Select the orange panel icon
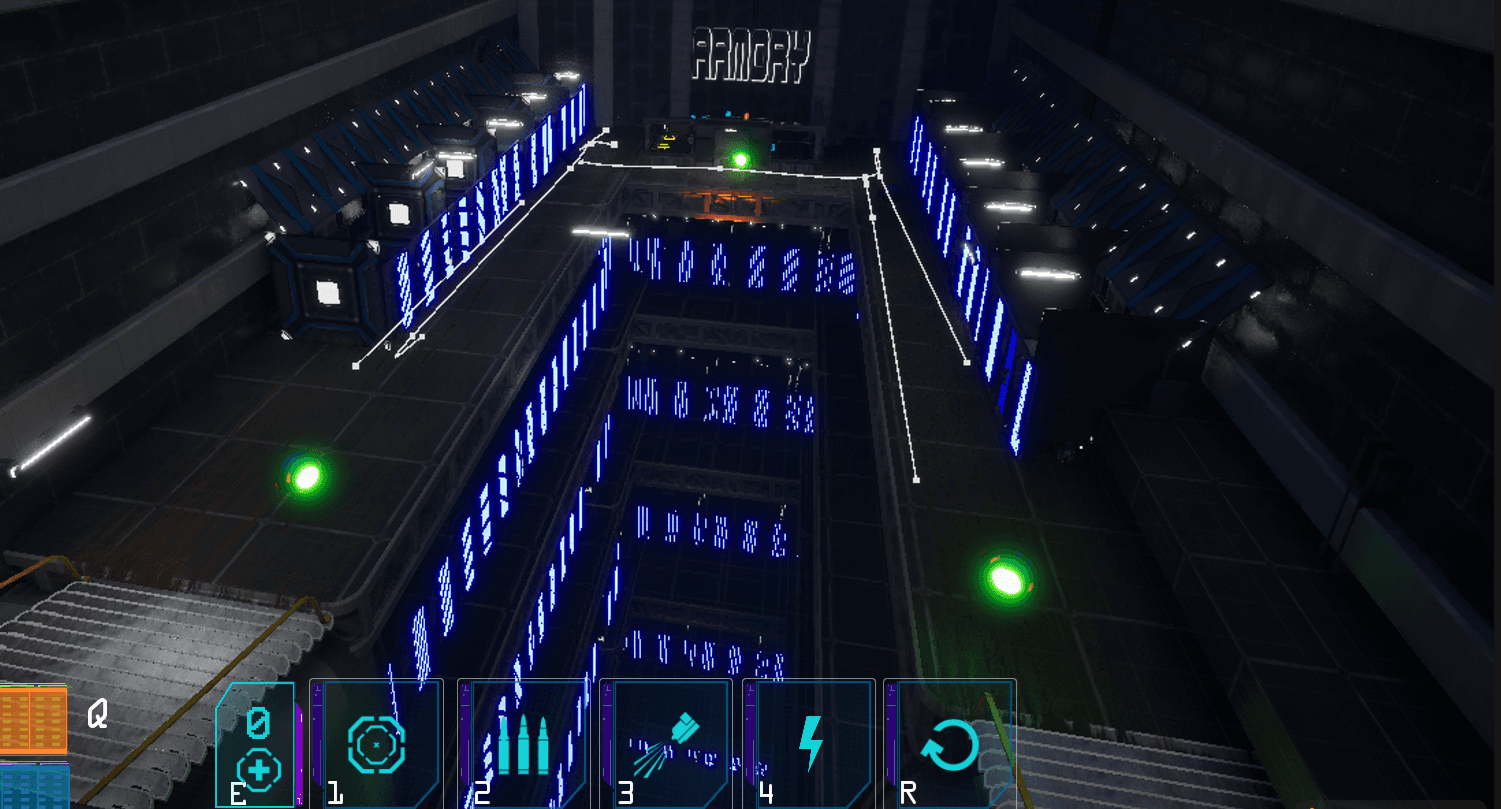Viewport: 1501px width, 809px height. point(33,720)
